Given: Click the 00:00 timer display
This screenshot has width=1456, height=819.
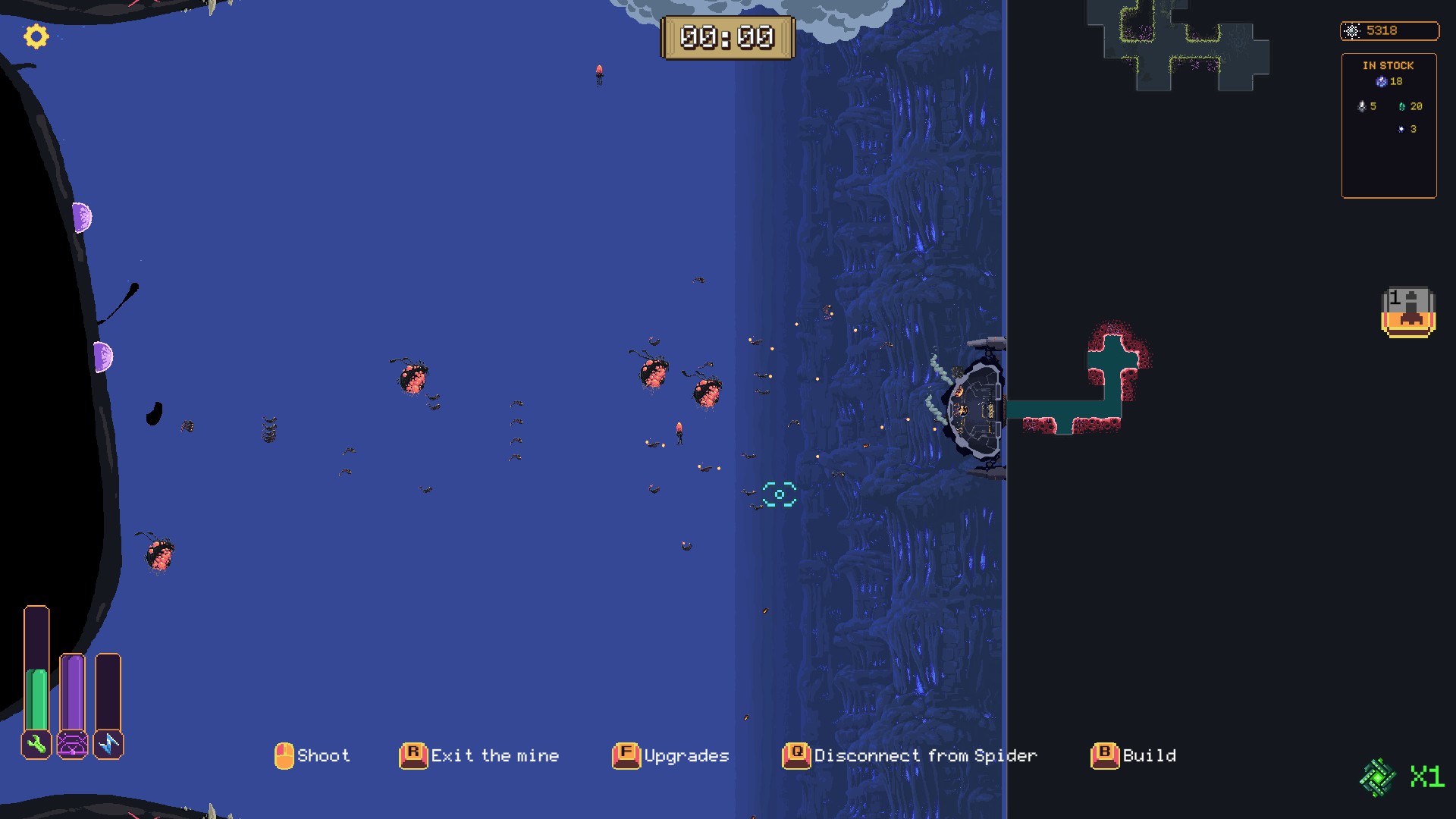Looking at the screenshot, I should click(728, 36).
